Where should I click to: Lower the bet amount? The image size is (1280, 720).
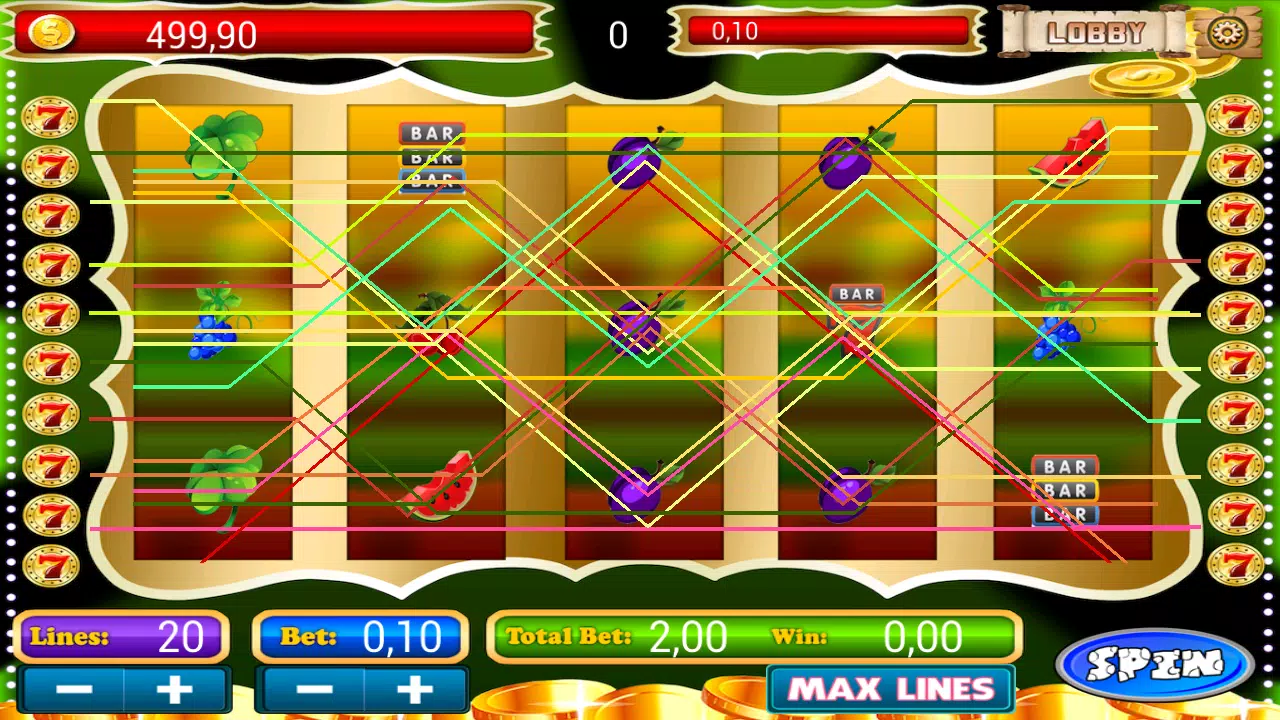click(x=313, y=690)
